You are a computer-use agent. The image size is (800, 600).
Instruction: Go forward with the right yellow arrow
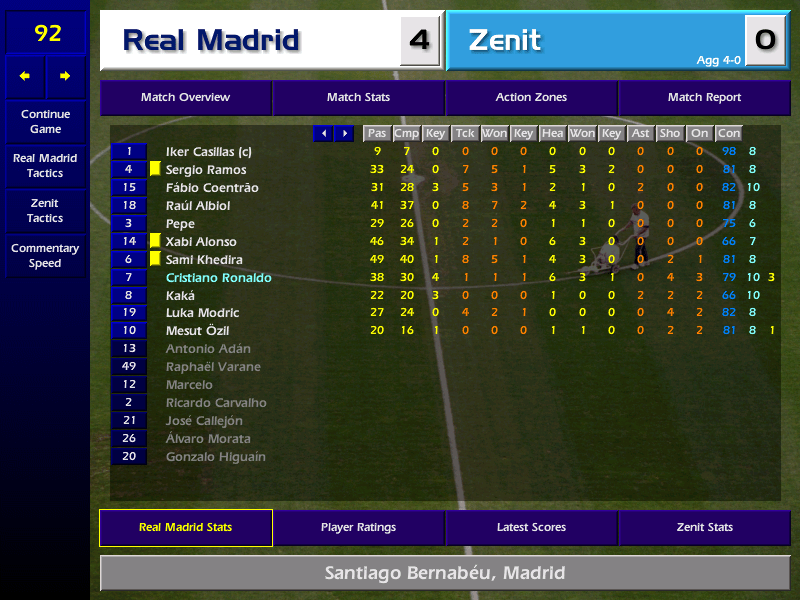(x=66, y=76)
